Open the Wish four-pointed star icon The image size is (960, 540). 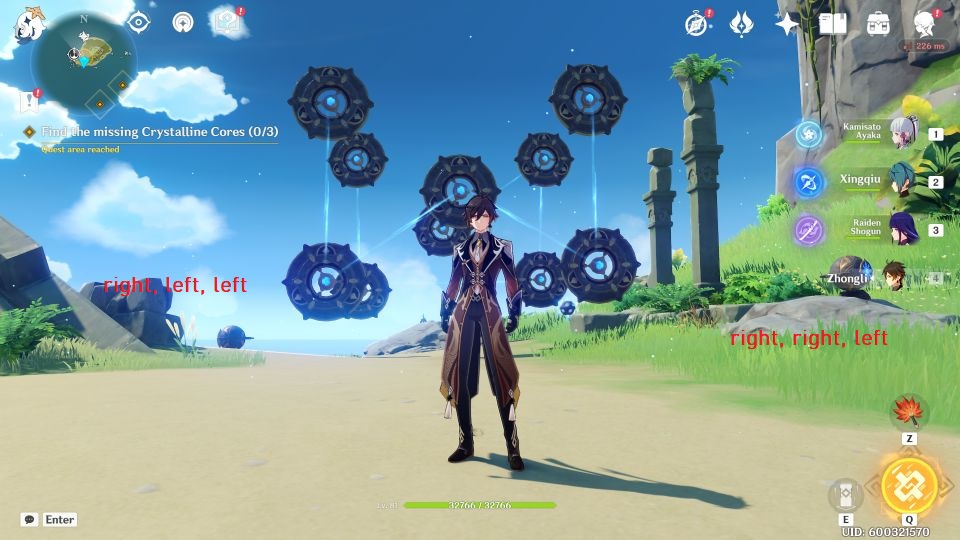[787, 24]
